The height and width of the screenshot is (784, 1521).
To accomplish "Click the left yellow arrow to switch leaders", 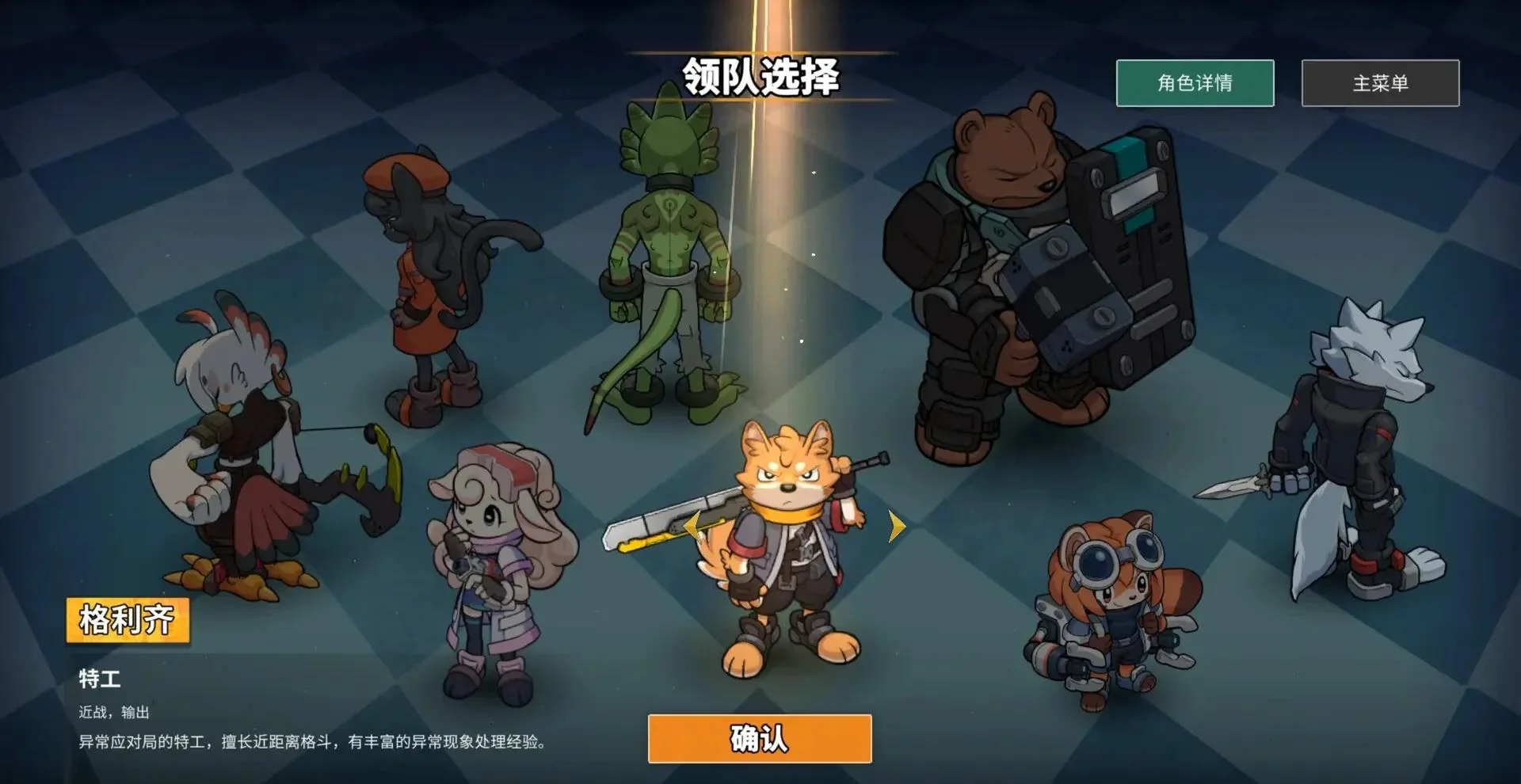I will (x=692, y=523).
